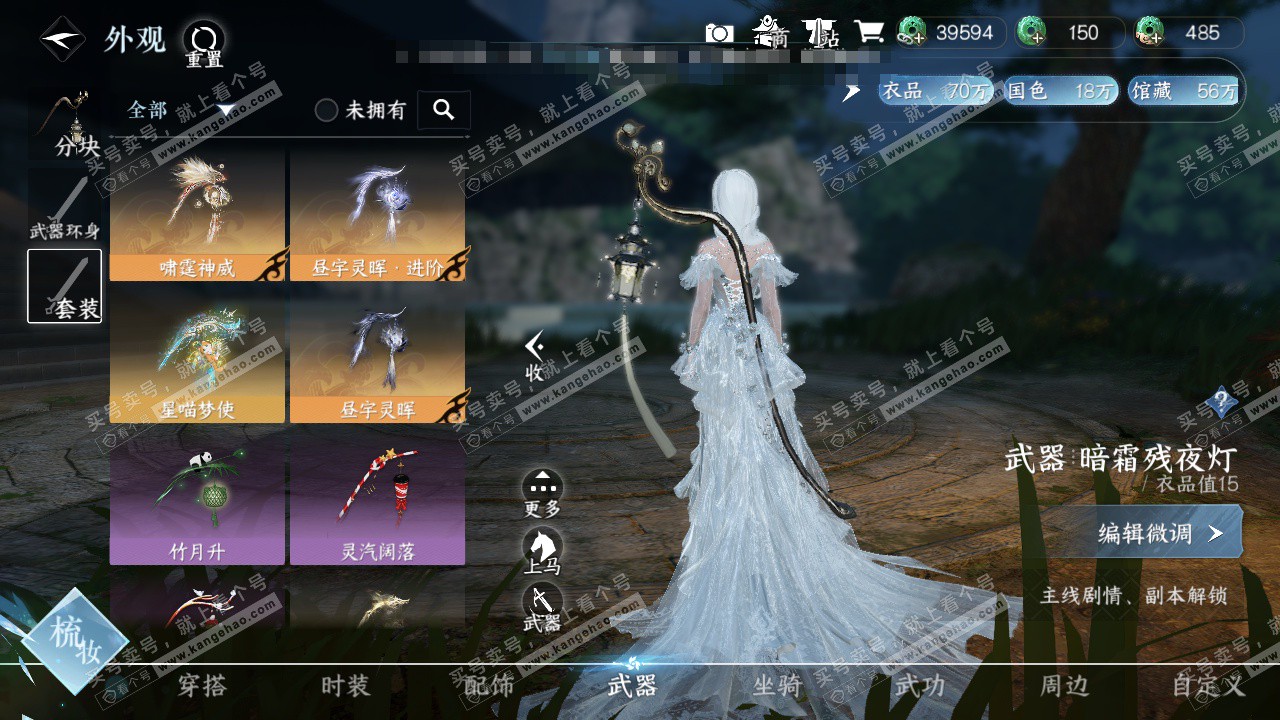Open the 套装 side category
The width and height of the screenshot is (1280, 720).
click(65, 286)
